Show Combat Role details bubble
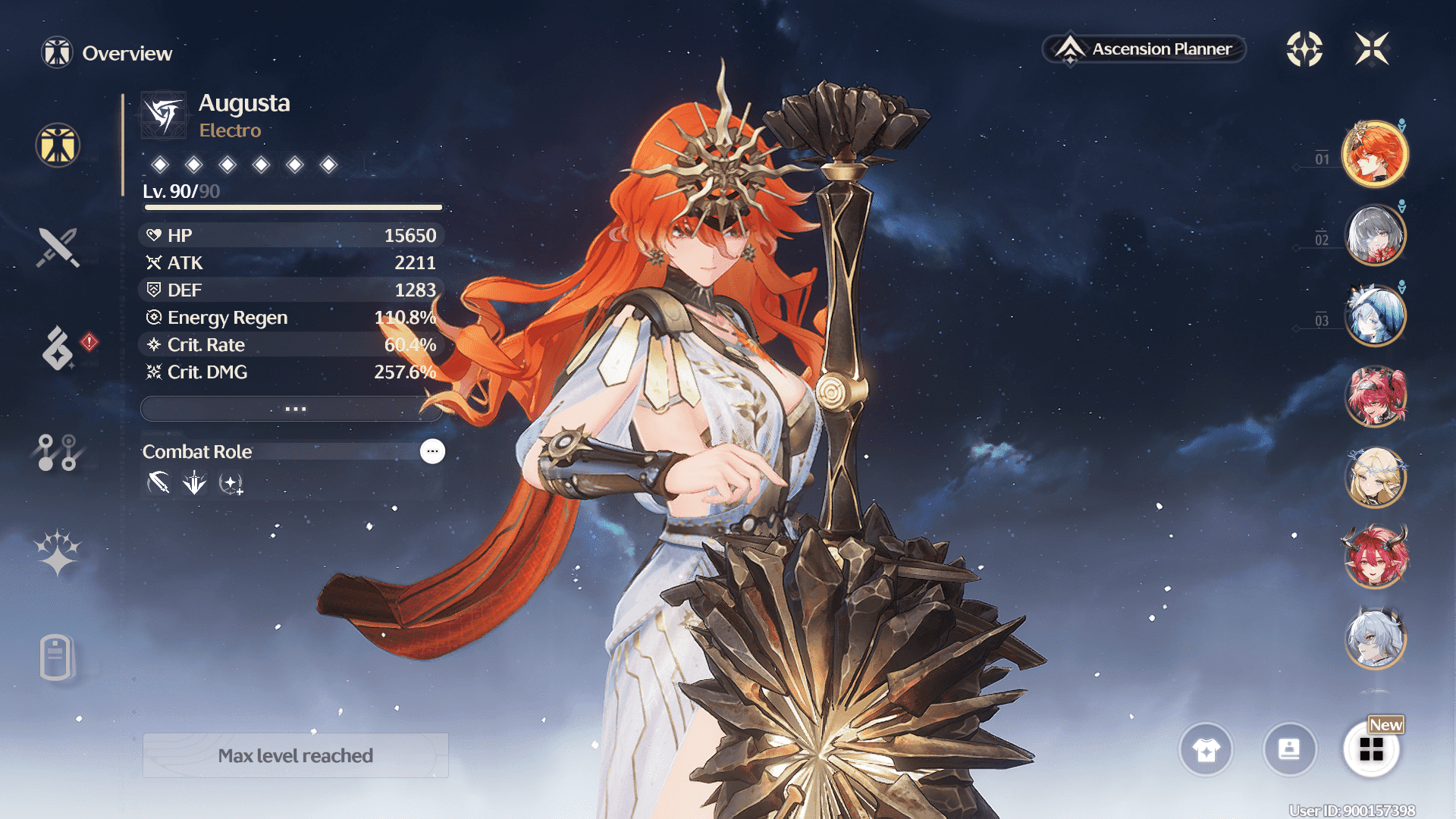 (x=432, y=451)
